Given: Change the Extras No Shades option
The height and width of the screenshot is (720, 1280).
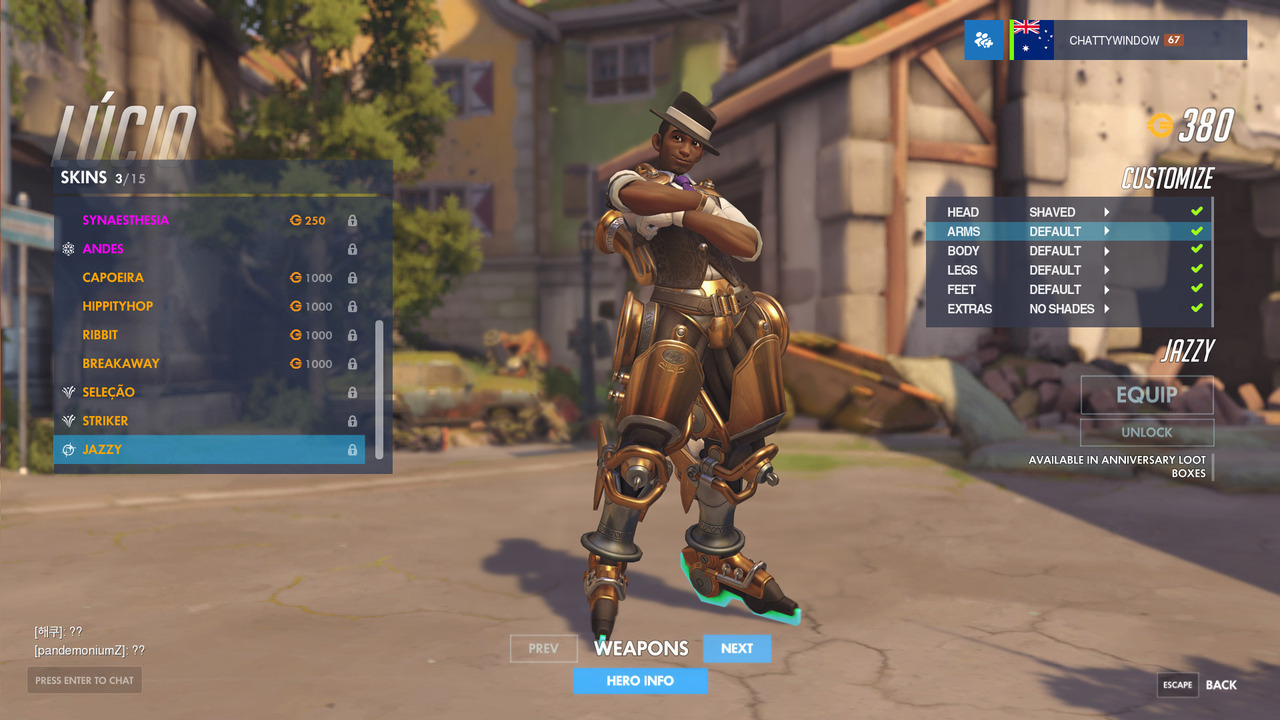Looking at the screenshot, I should click(1068, 309).
